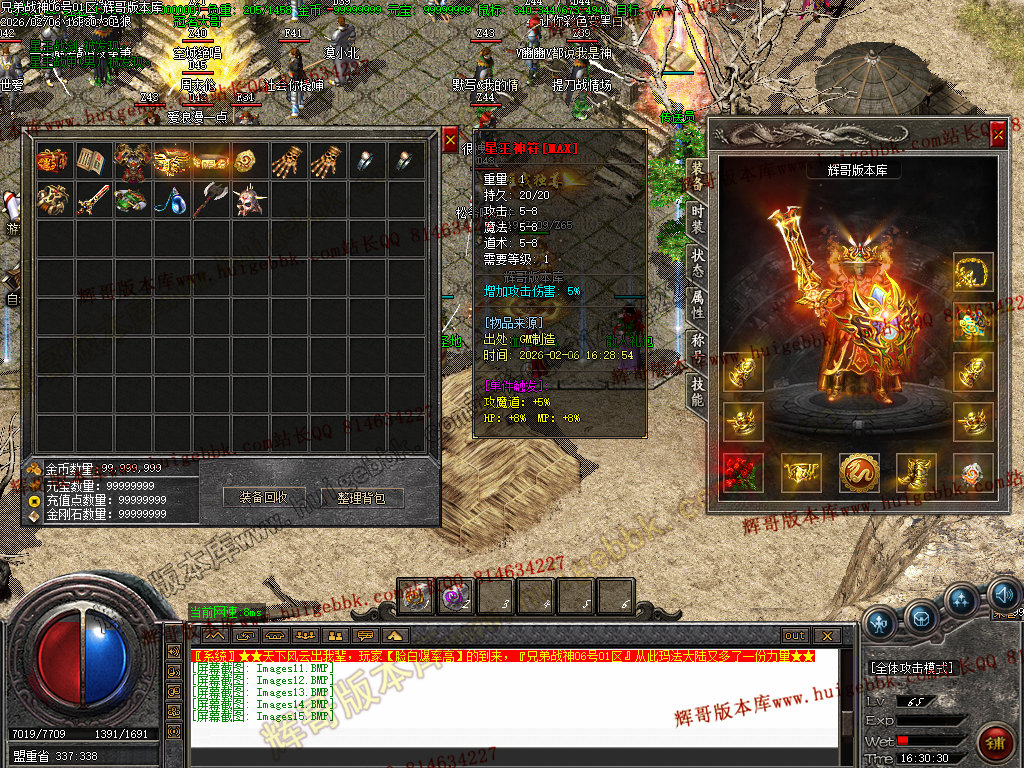The width and height of the screenshot is (1024, 768).
Task: Select the red gift box in bag
Action: 51,160
